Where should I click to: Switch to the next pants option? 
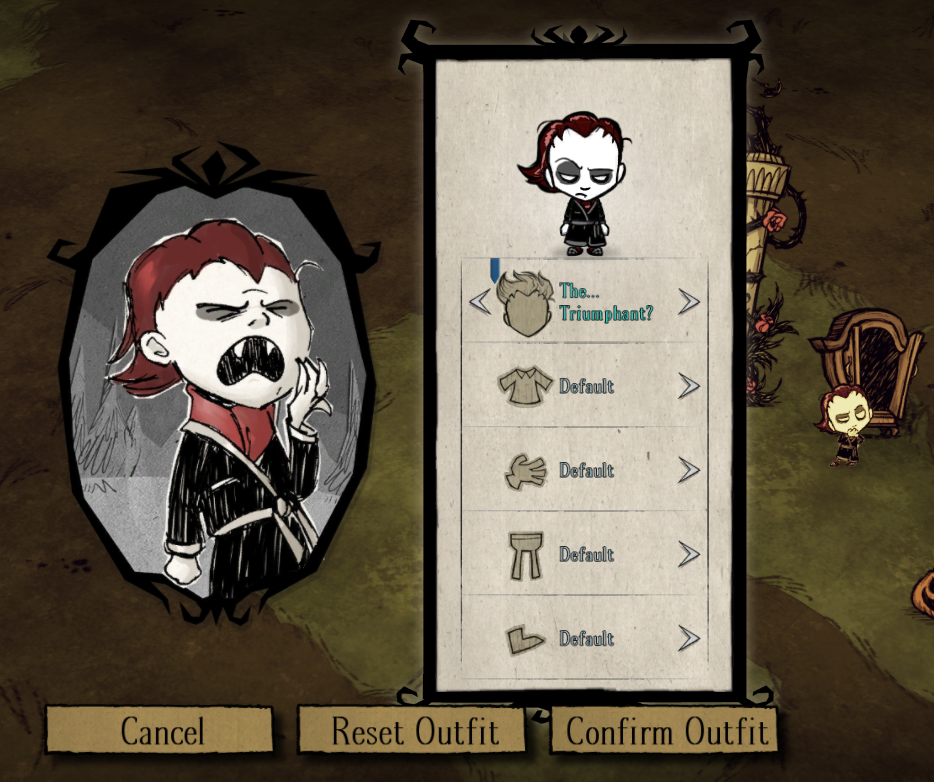689,554
